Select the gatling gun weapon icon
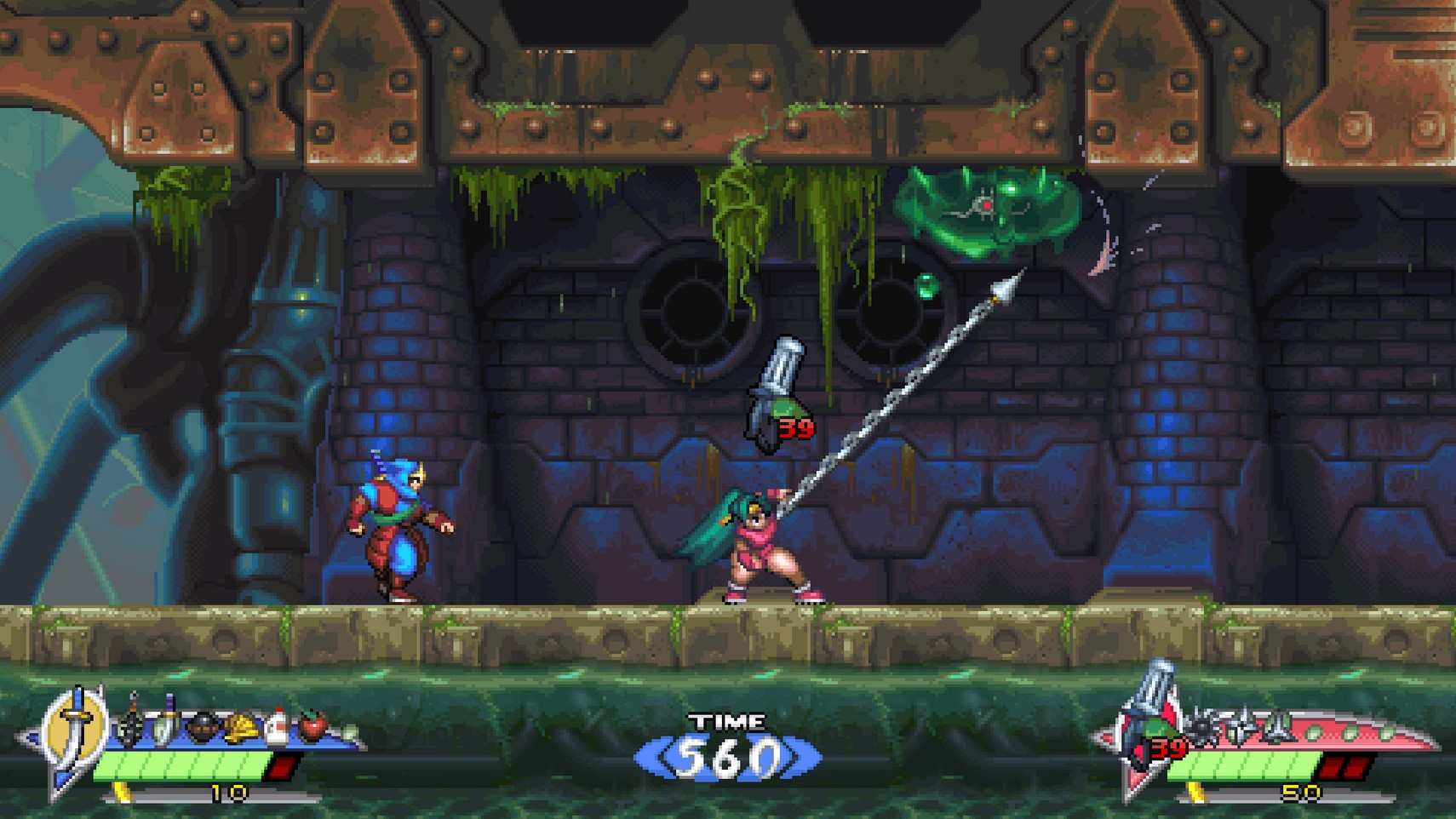1456x819 pixels. (1149, 711)
